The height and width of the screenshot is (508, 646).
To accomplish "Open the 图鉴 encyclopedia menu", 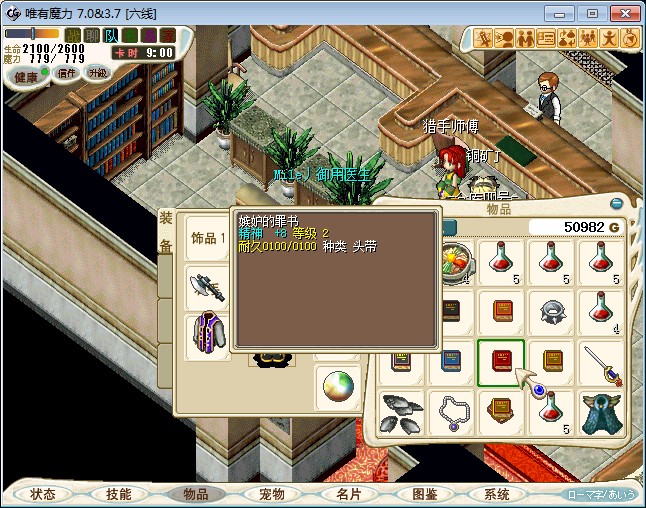I will tap(423, 494).
